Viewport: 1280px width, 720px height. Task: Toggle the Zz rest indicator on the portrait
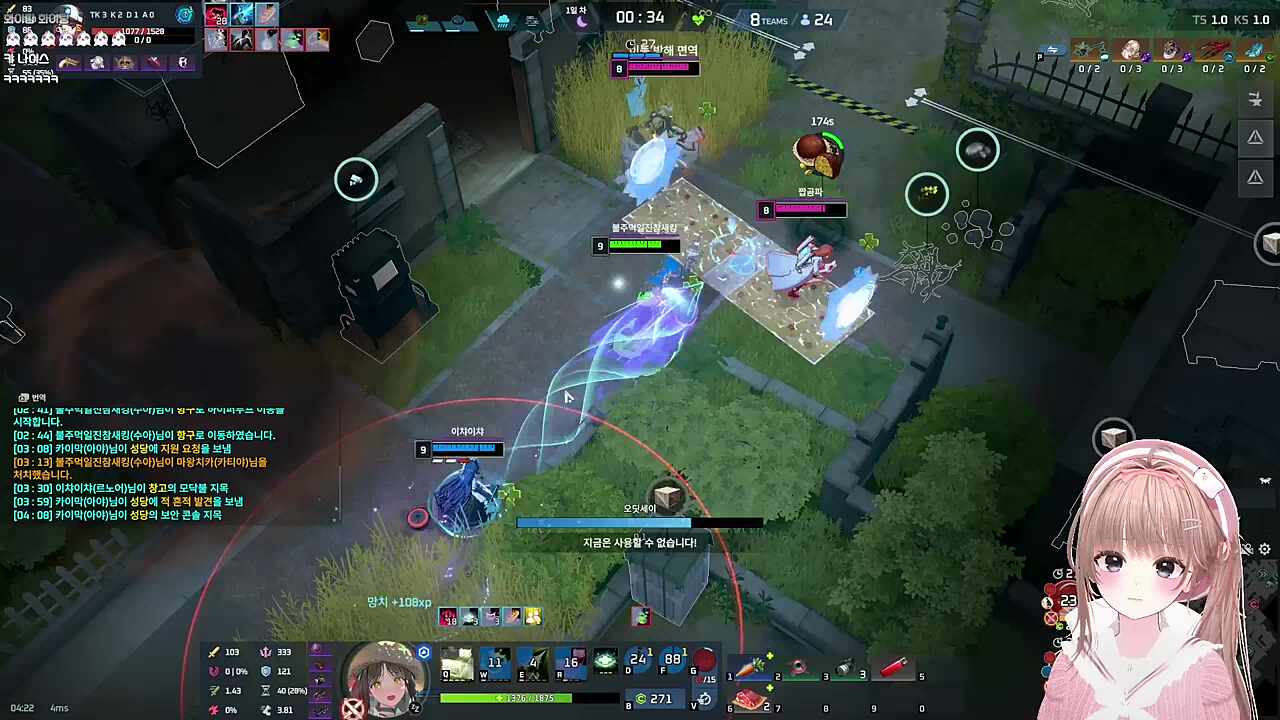coord(416,707)
